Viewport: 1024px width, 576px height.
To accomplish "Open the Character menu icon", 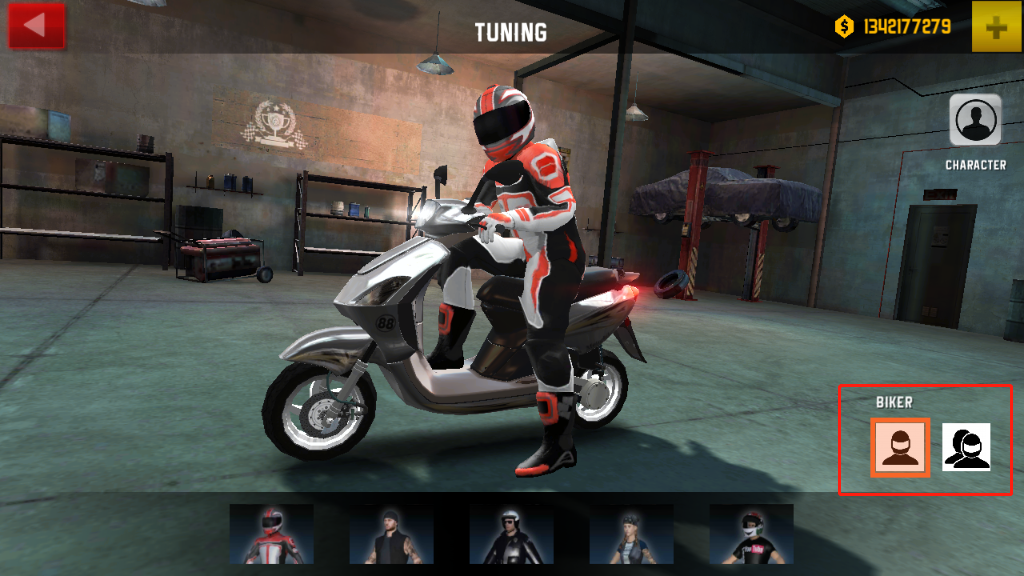I will (975, 121).
